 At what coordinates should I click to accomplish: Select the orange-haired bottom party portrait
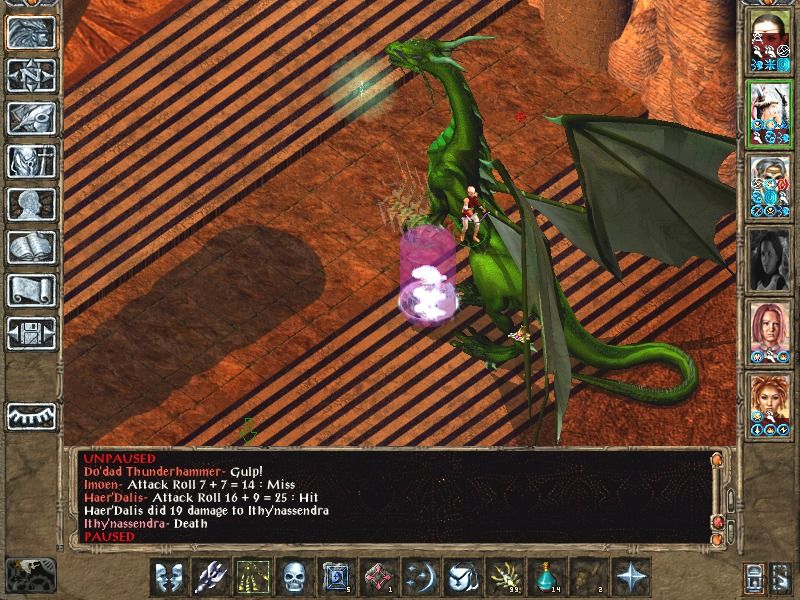(x=769, y=404)
